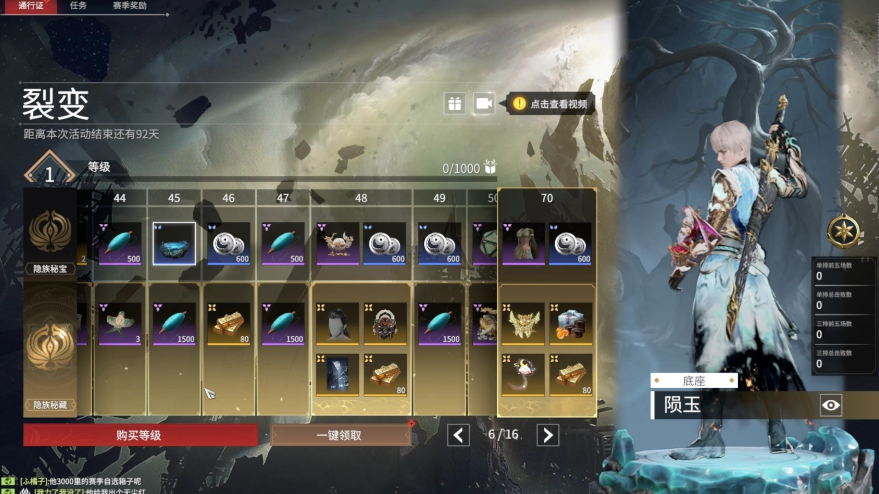Choose the level 46 gold bars reward
The image size is (879, 494).
pyautogui.click(x=228, y=324)
